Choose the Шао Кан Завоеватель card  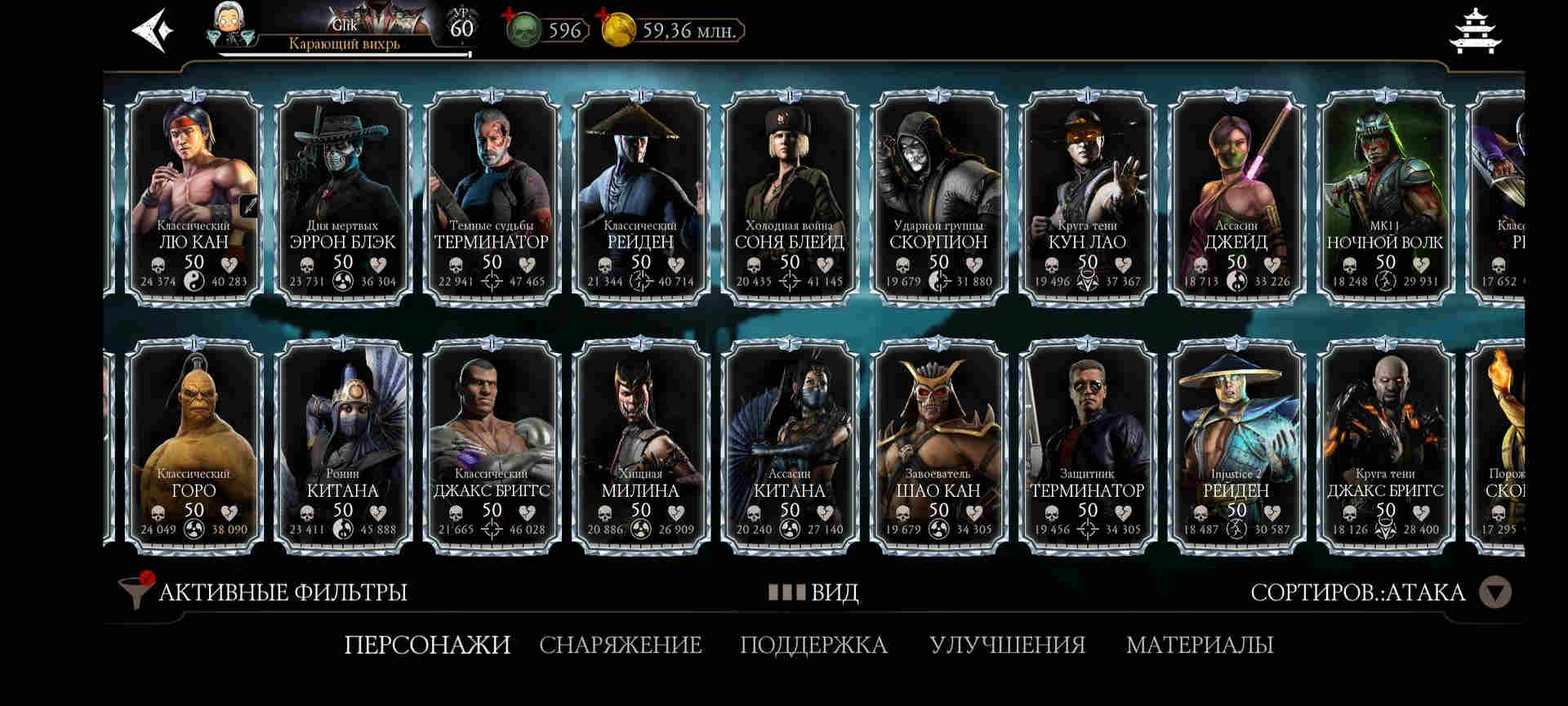938,445
